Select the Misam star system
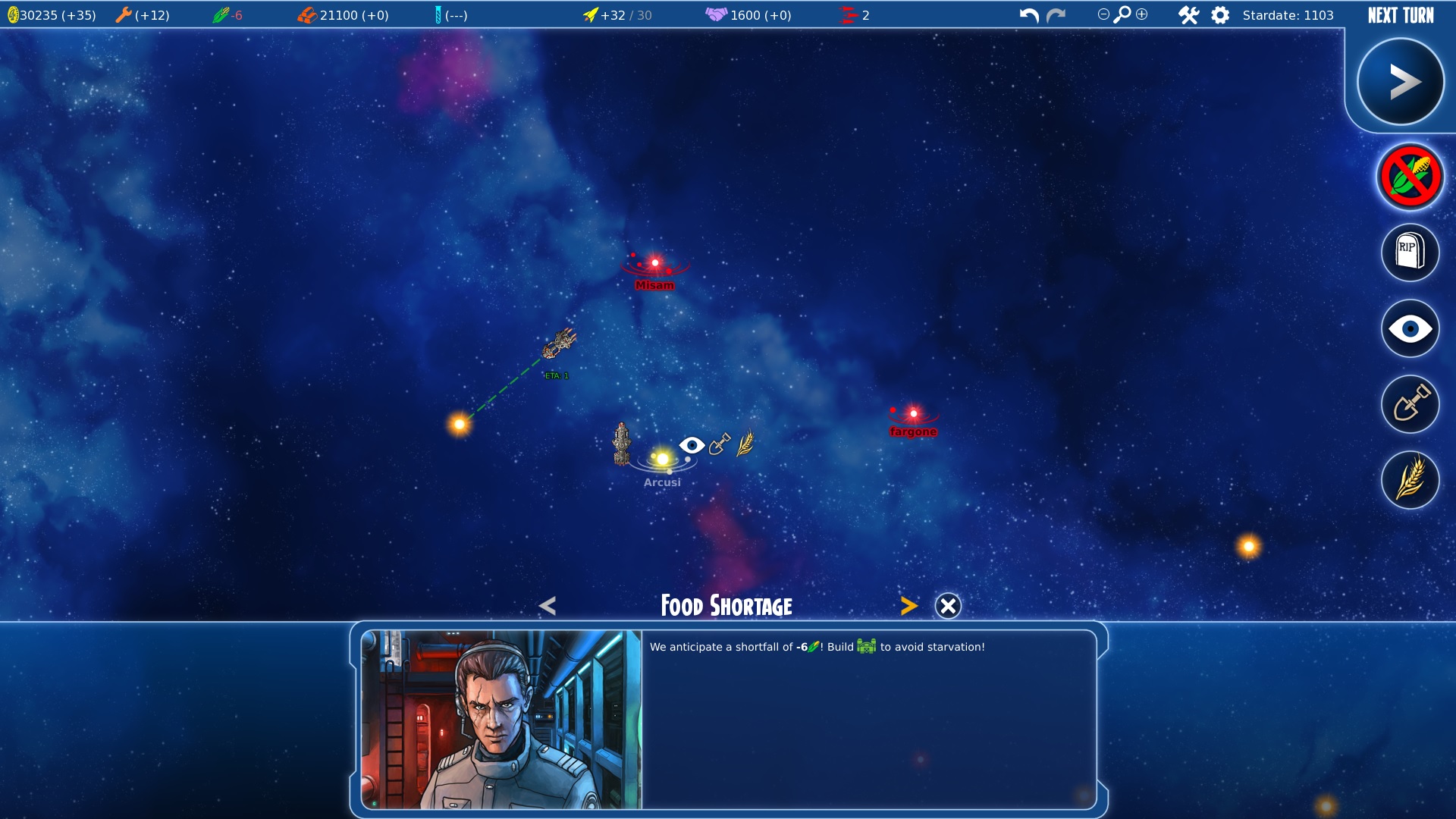Viewport: 1456px width, 819px height. (x=655, y=263)
